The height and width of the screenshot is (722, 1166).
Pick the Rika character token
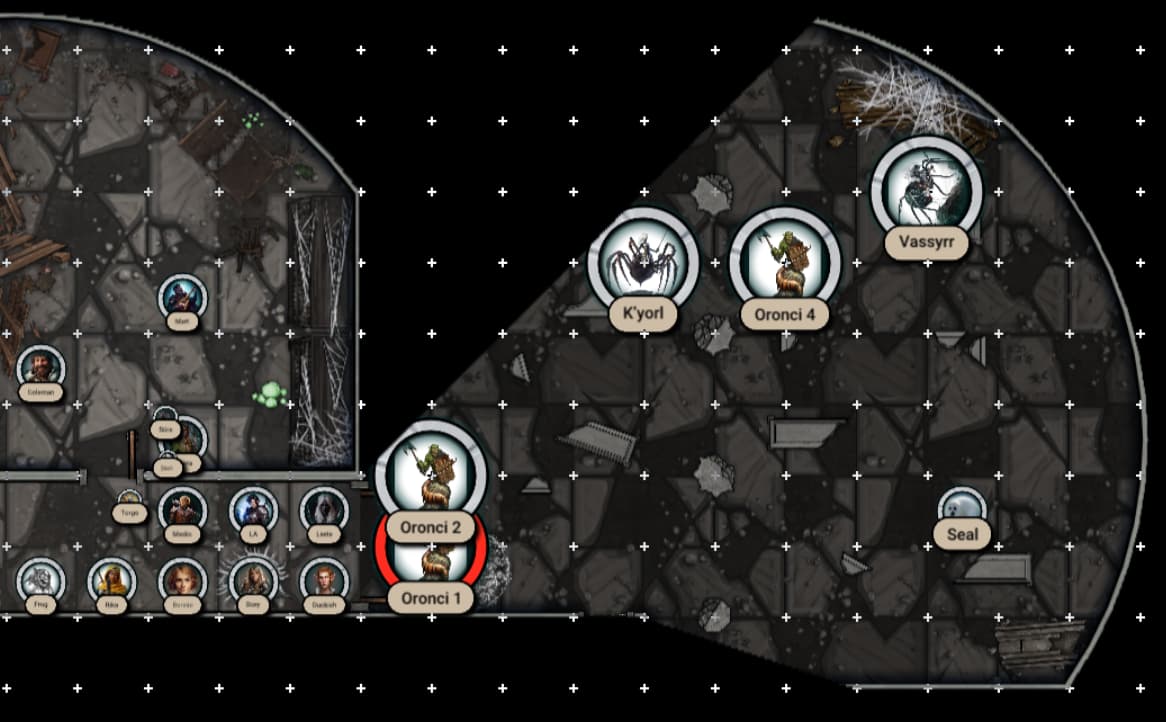pyautogui.click(x=111, y=580)
